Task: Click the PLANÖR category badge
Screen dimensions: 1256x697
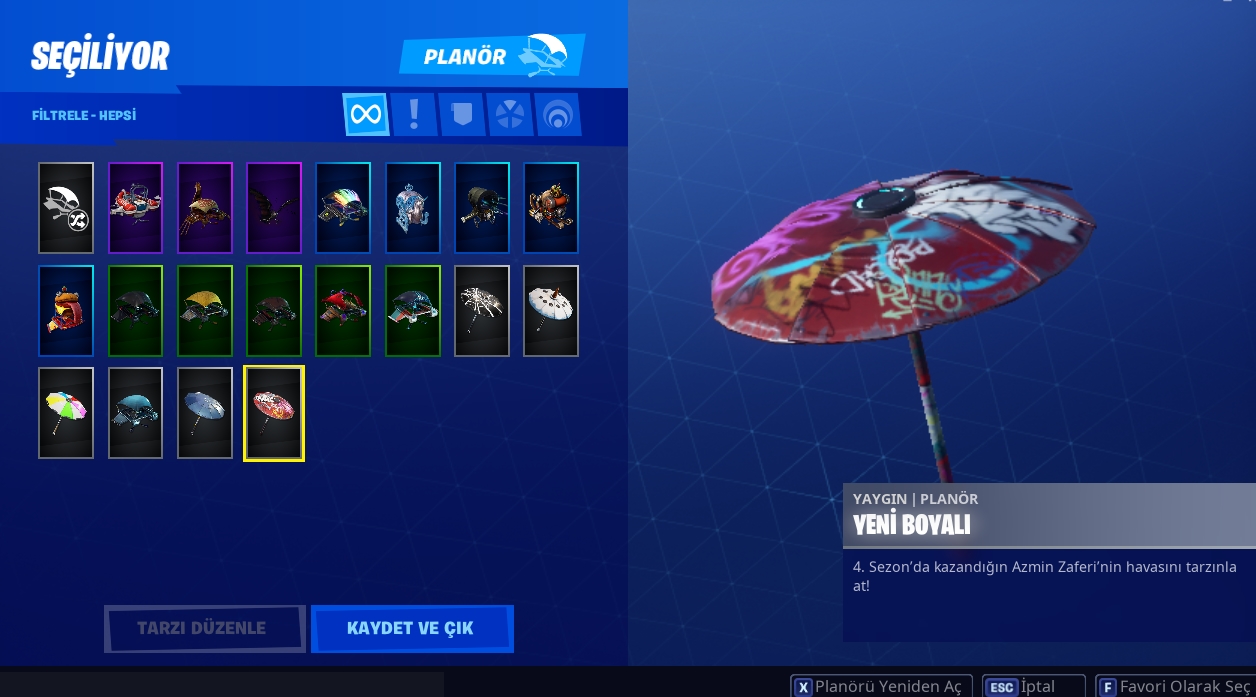Action: tap(491, 56)
